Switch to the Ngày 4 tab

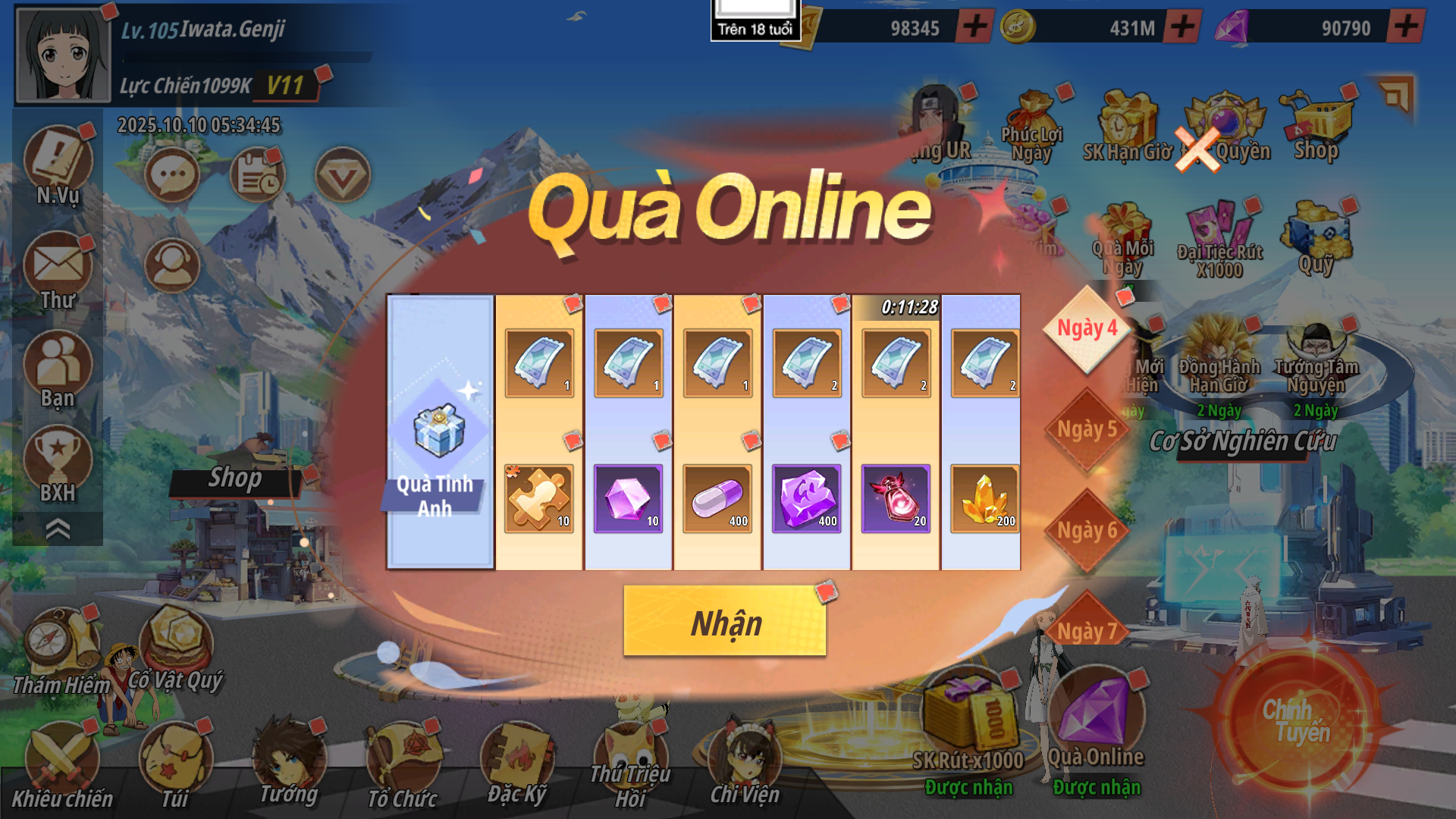tap(1087, 329)
